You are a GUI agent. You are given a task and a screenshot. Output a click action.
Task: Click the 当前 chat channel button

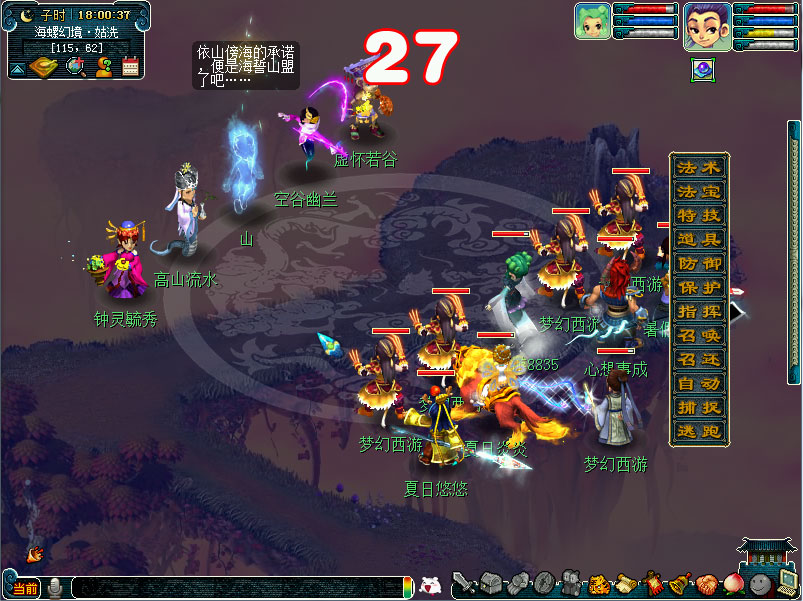tap(23, 588)
